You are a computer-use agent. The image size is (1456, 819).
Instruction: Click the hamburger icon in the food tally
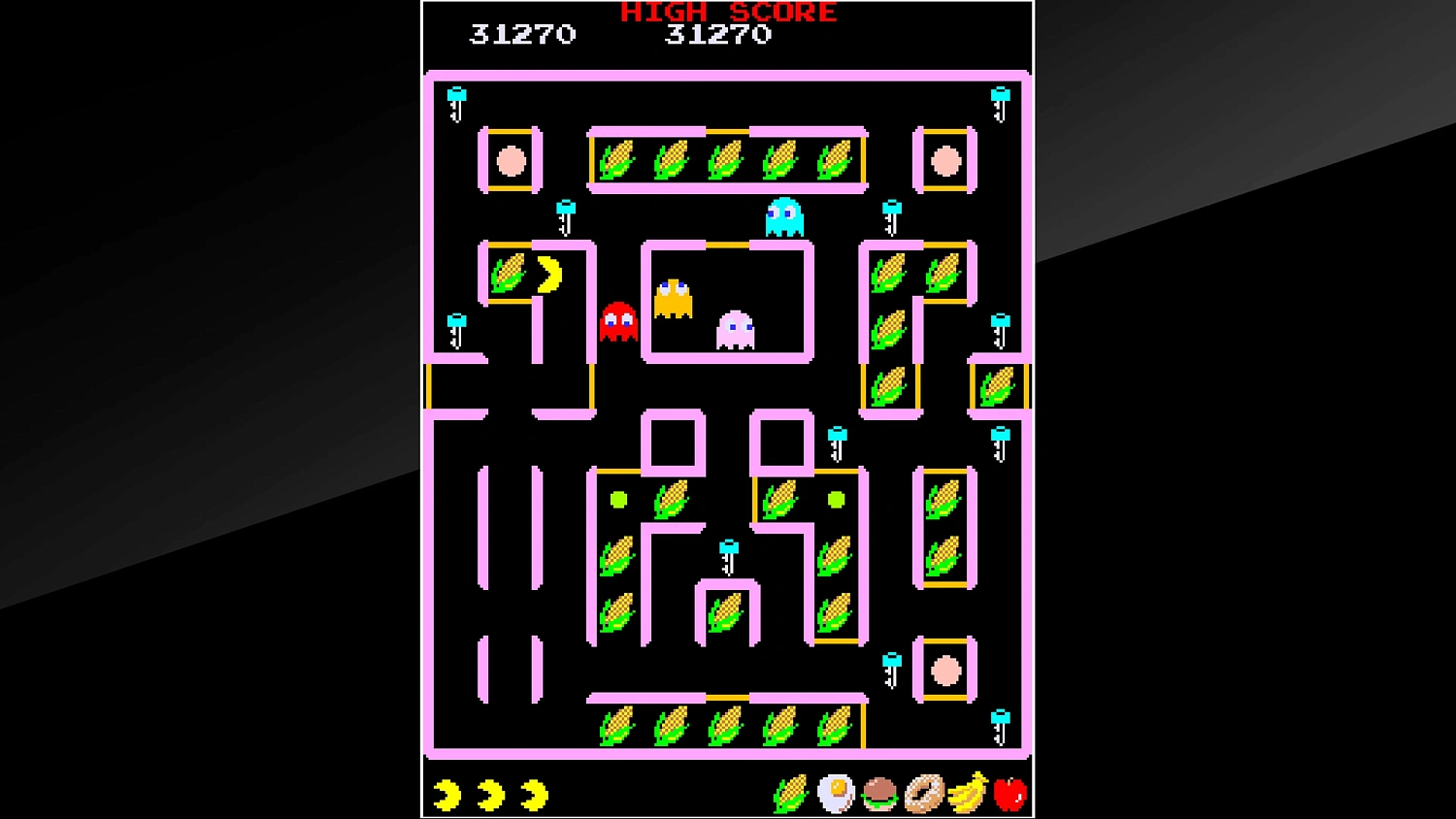(x=878, y=794)
